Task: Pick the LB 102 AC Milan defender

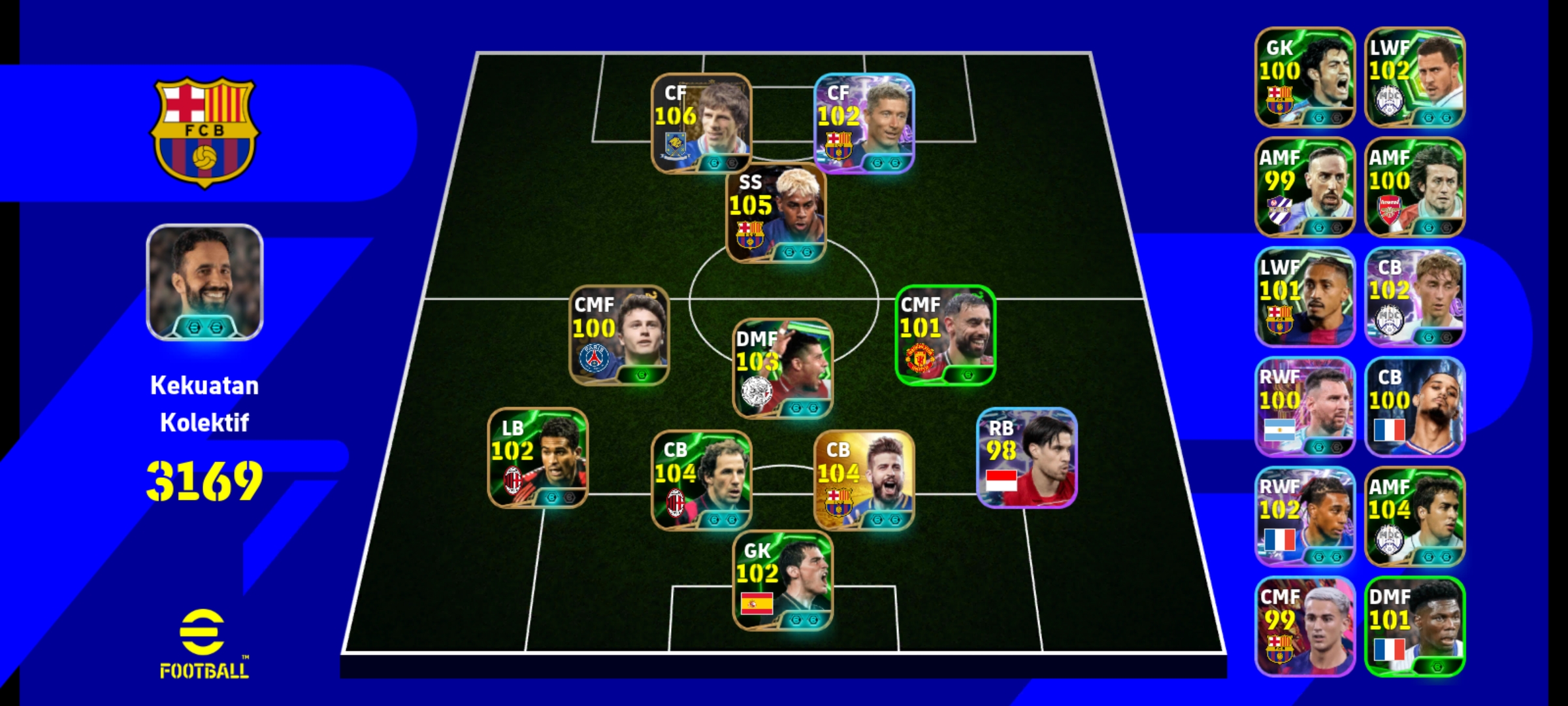Action: click(538, 458)
